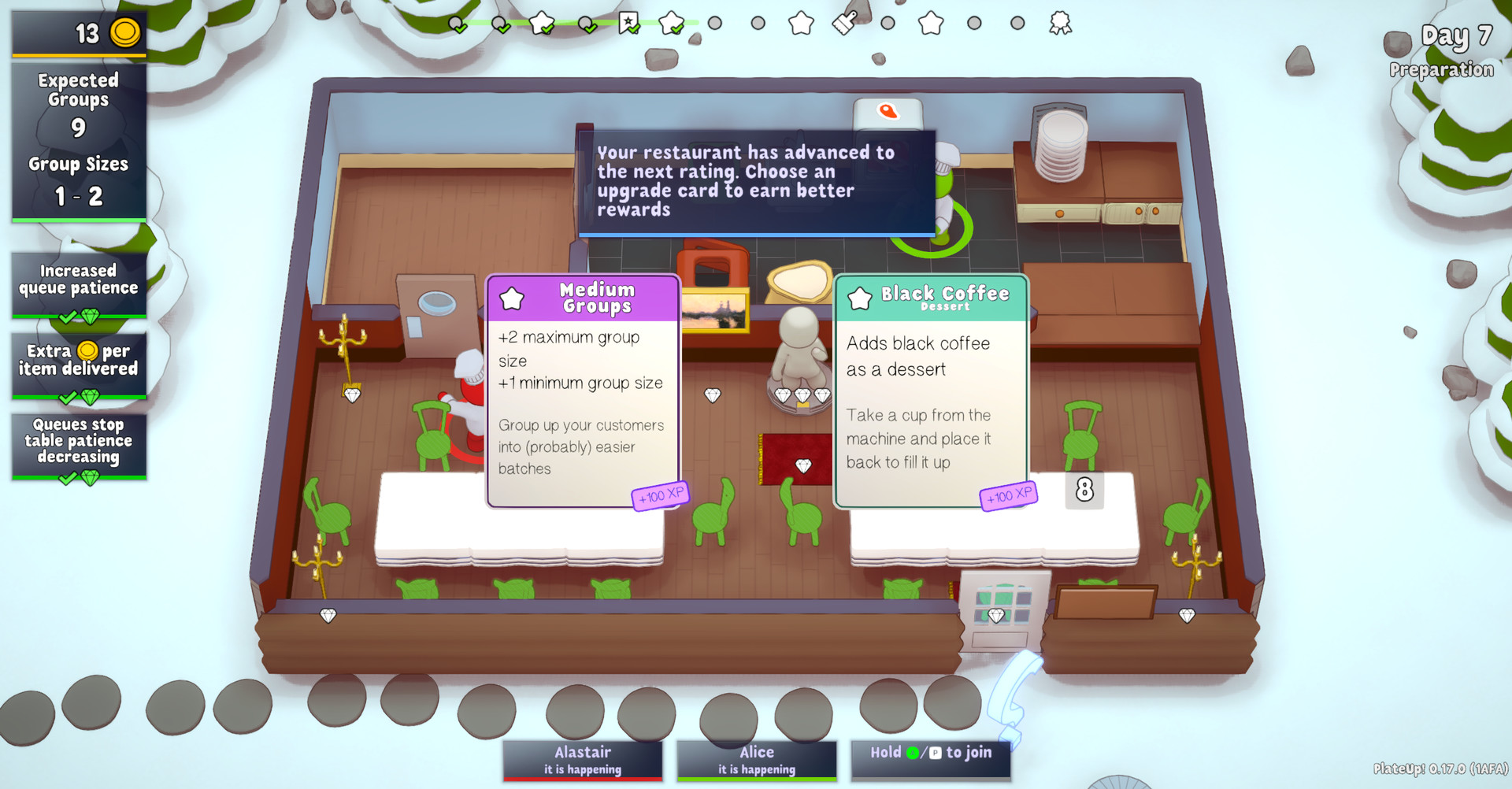
Task: Click the +100 XP badge on Black Coffee
Action: click(x=1009, y=496)
